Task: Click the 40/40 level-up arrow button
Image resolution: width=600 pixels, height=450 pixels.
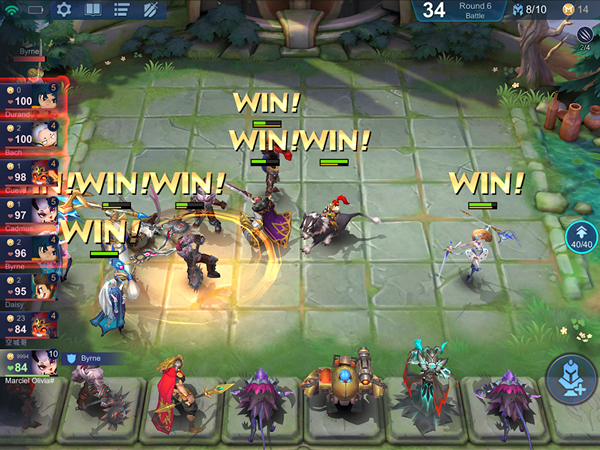Action: [579, 234]
